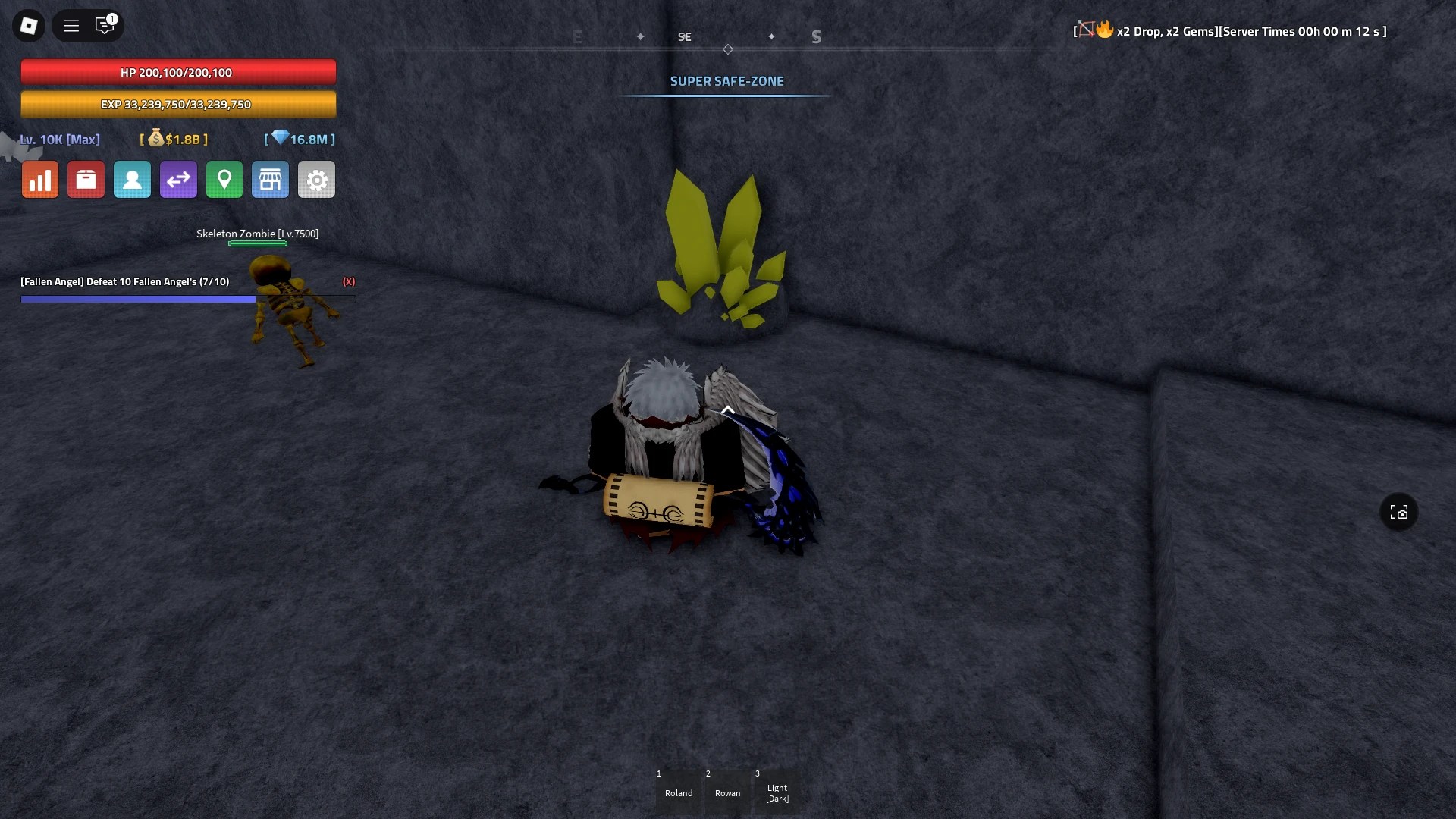This screenshot has height=819, width=1456.
Task: Click the chevron above the player character
Action: pyautogui.click(x=727, y=409)
